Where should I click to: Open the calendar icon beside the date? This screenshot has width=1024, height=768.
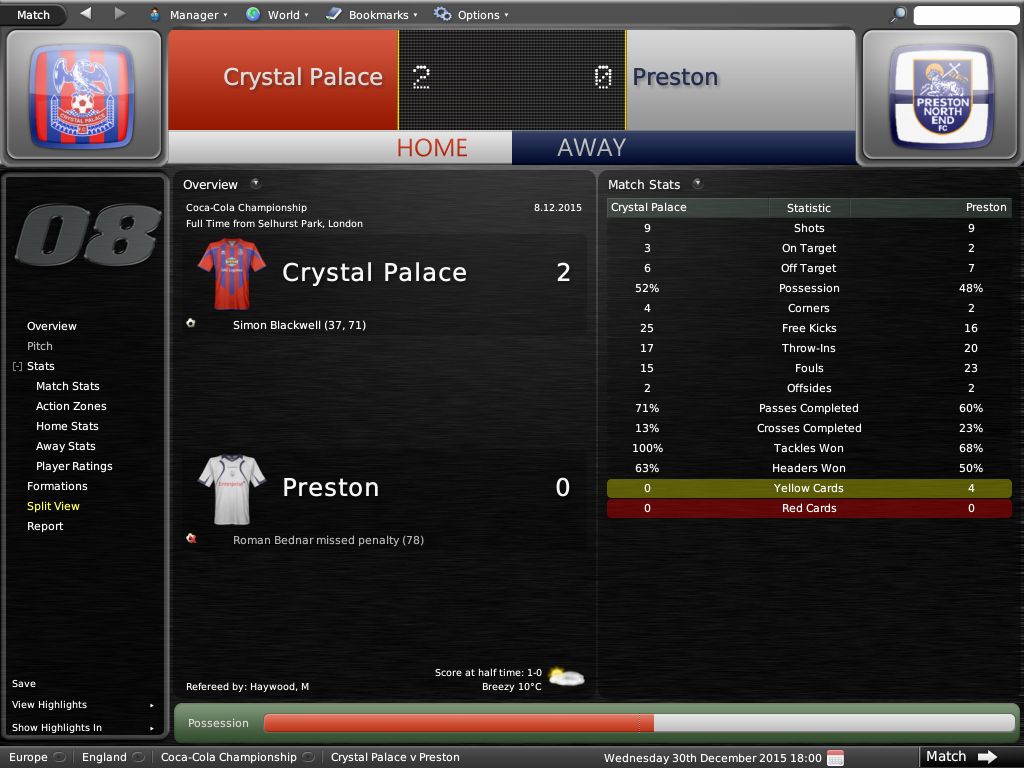[836, 757]
